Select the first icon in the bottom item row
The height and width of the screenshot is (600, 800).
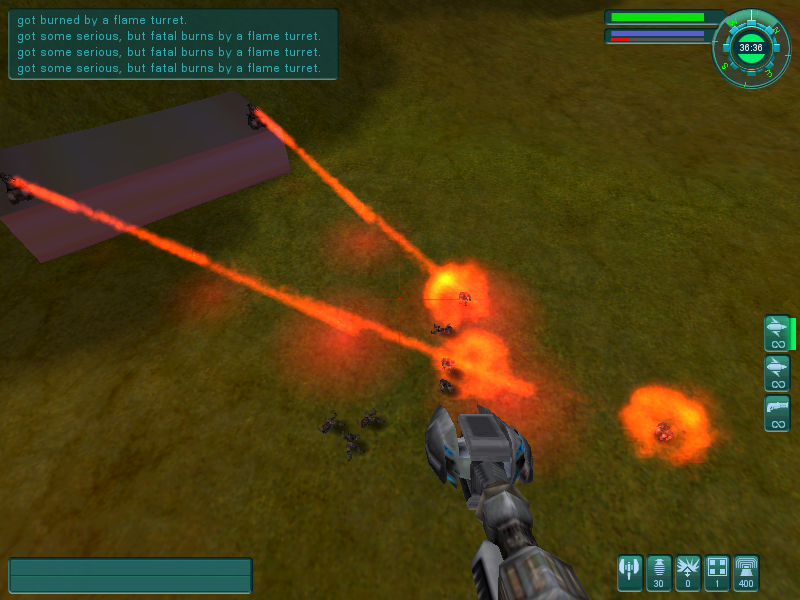[630, 573]
